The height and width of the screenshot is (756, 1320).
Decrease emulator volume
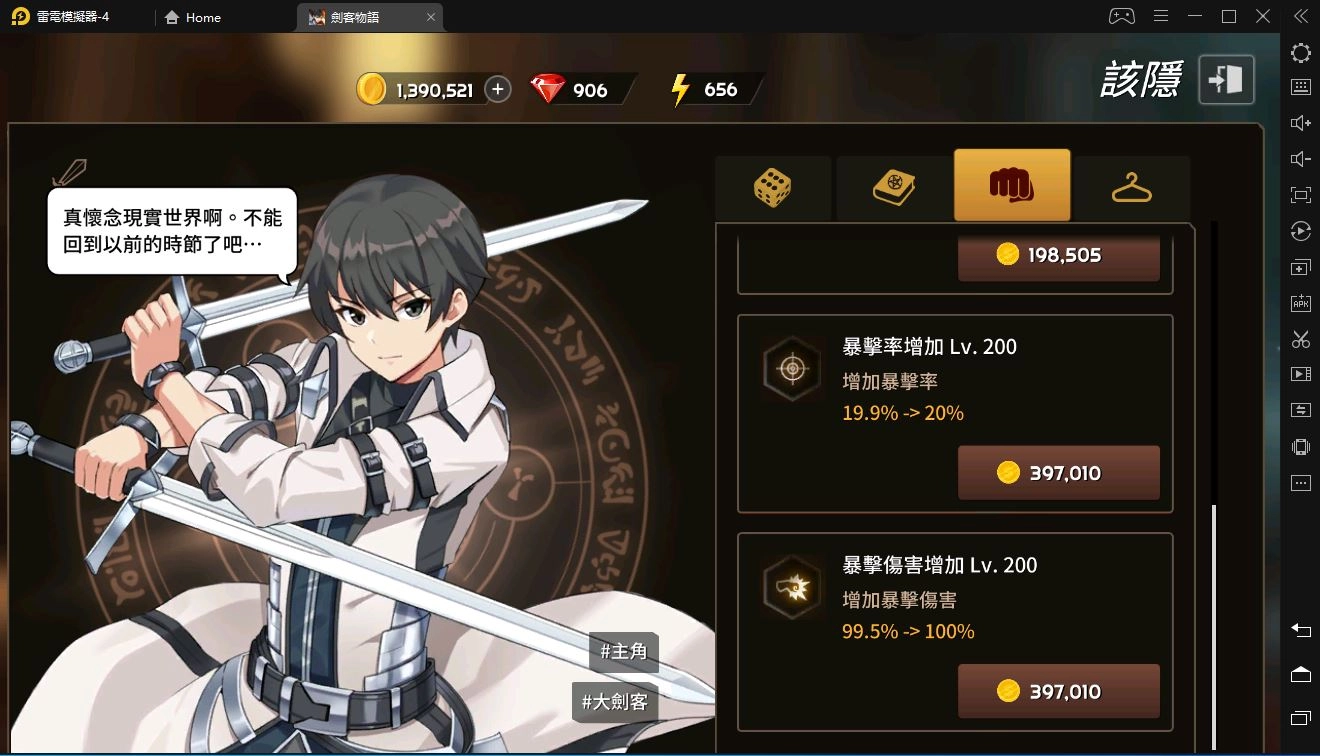pos(1300,158)
